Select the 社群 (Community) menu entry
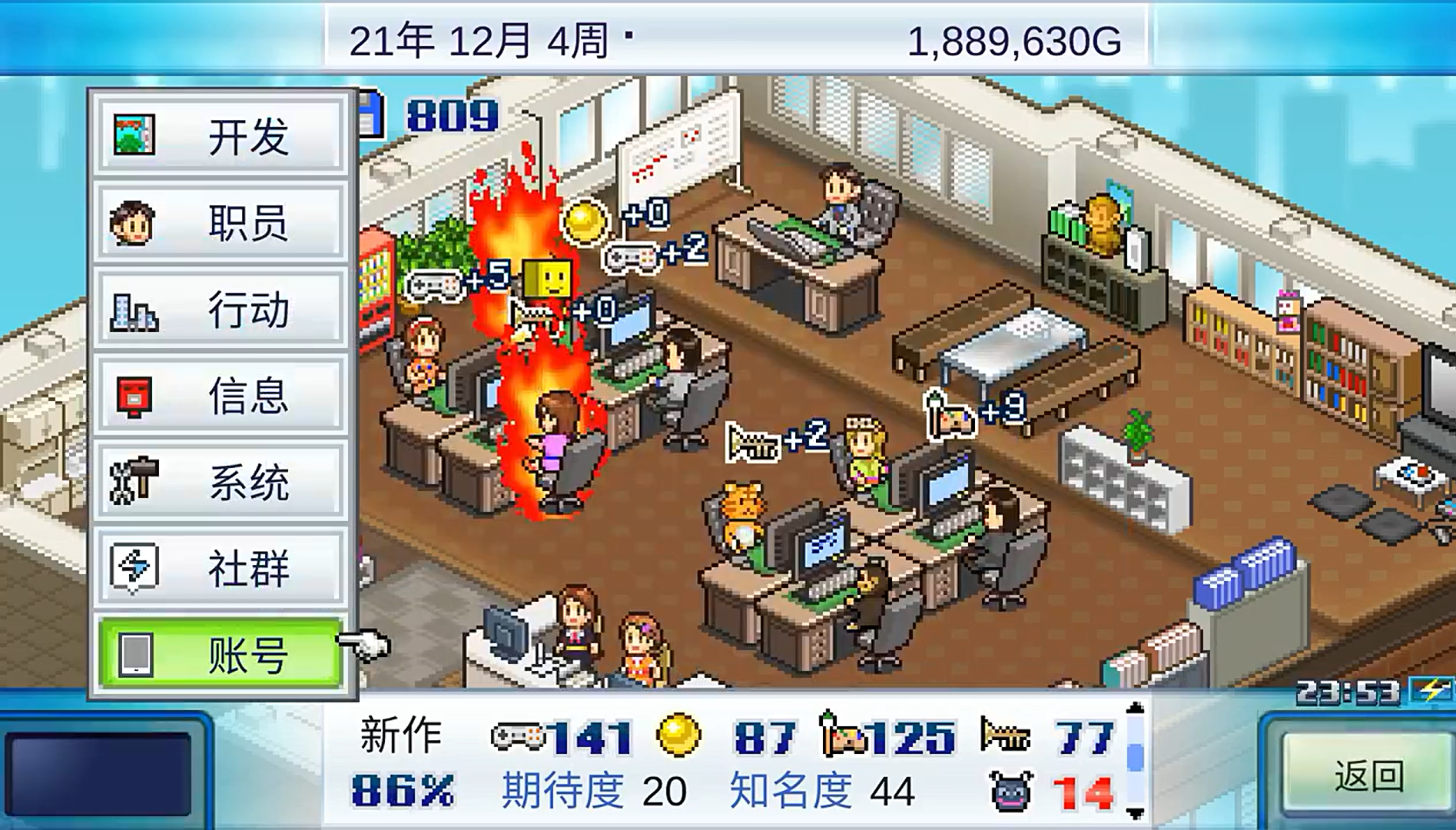The image size is (1456, 830). (x=220, y=568)
